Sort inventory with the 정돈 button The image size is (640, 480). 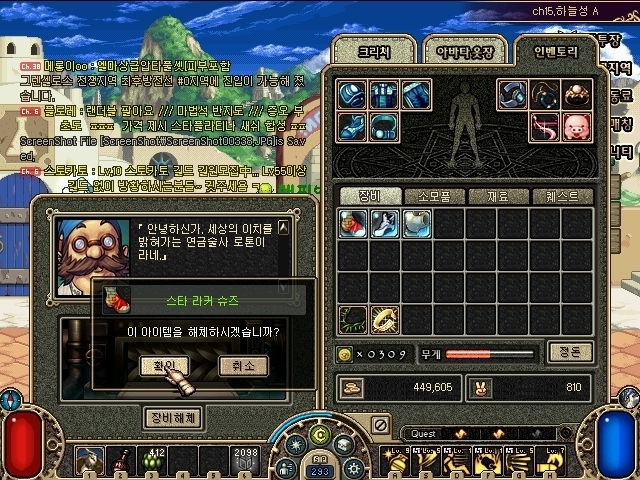click(571, 352)
